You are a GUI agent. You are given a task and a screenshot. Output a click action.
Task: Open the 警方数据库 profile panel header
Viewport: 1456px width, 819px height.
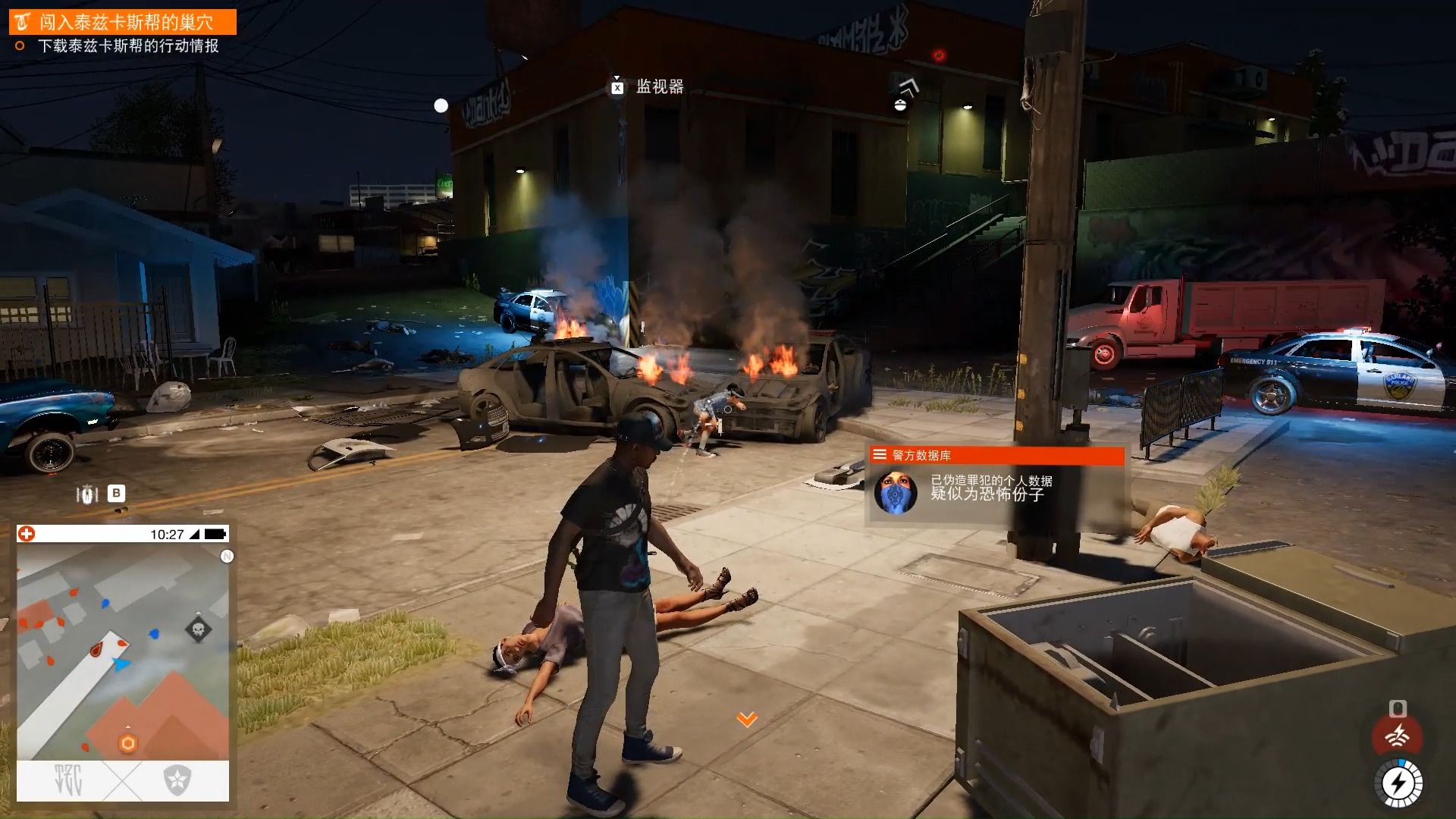click(x=996, y=455)
